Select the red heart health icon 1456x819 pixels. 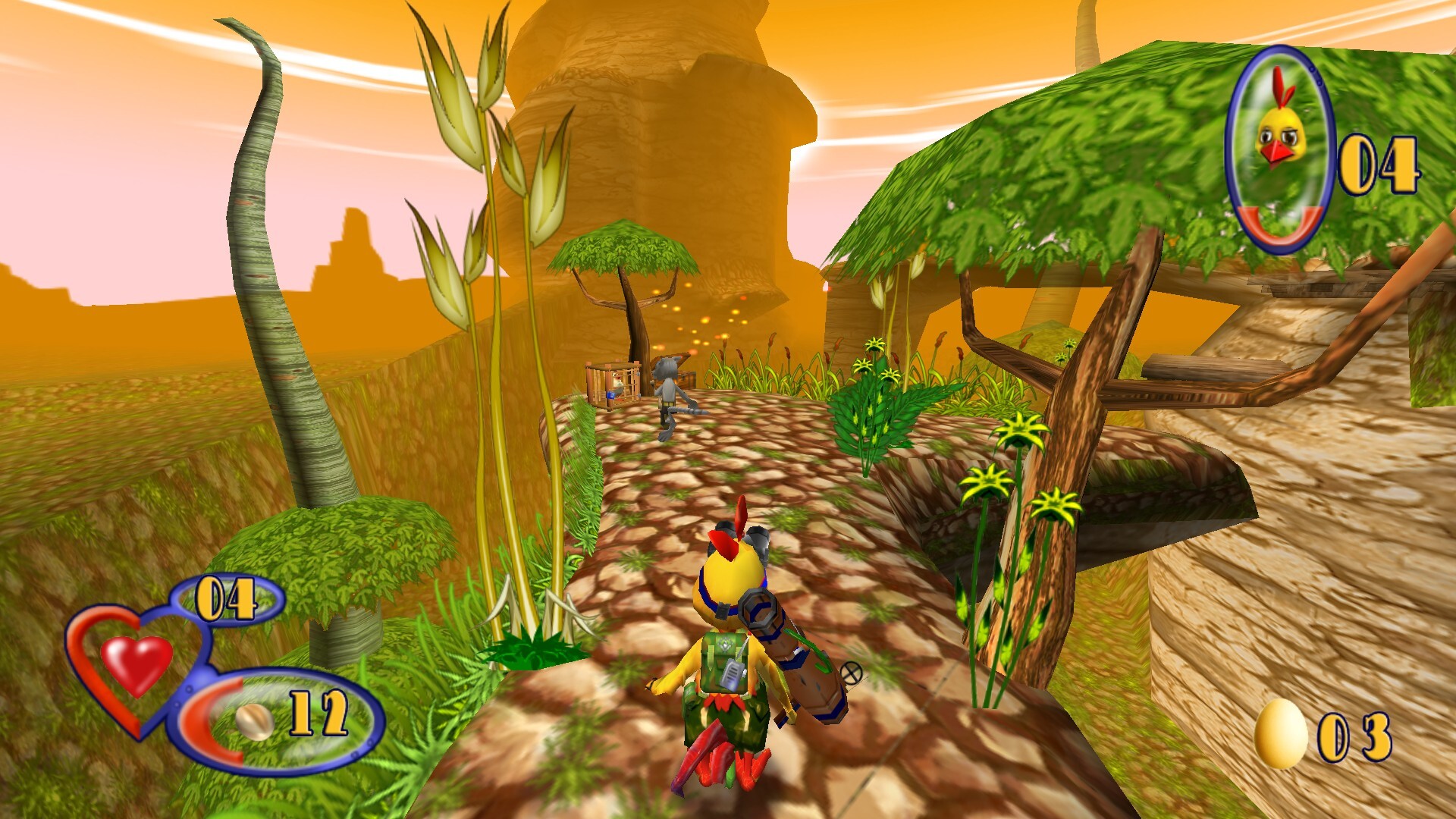pyautogui.click(x=136, y=663)
